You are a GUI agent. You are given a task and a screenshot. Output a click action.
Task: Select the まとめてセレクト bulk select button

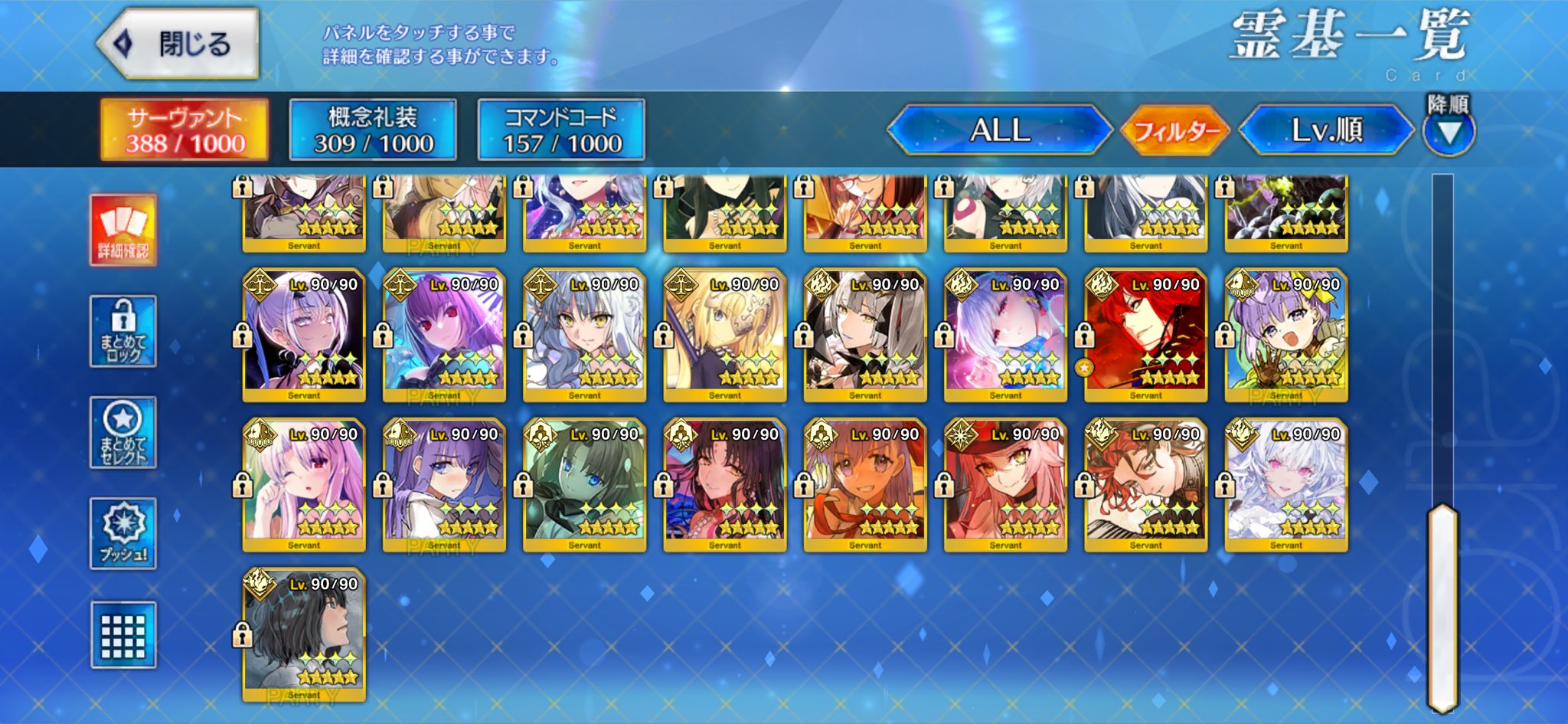coord(123,433)
